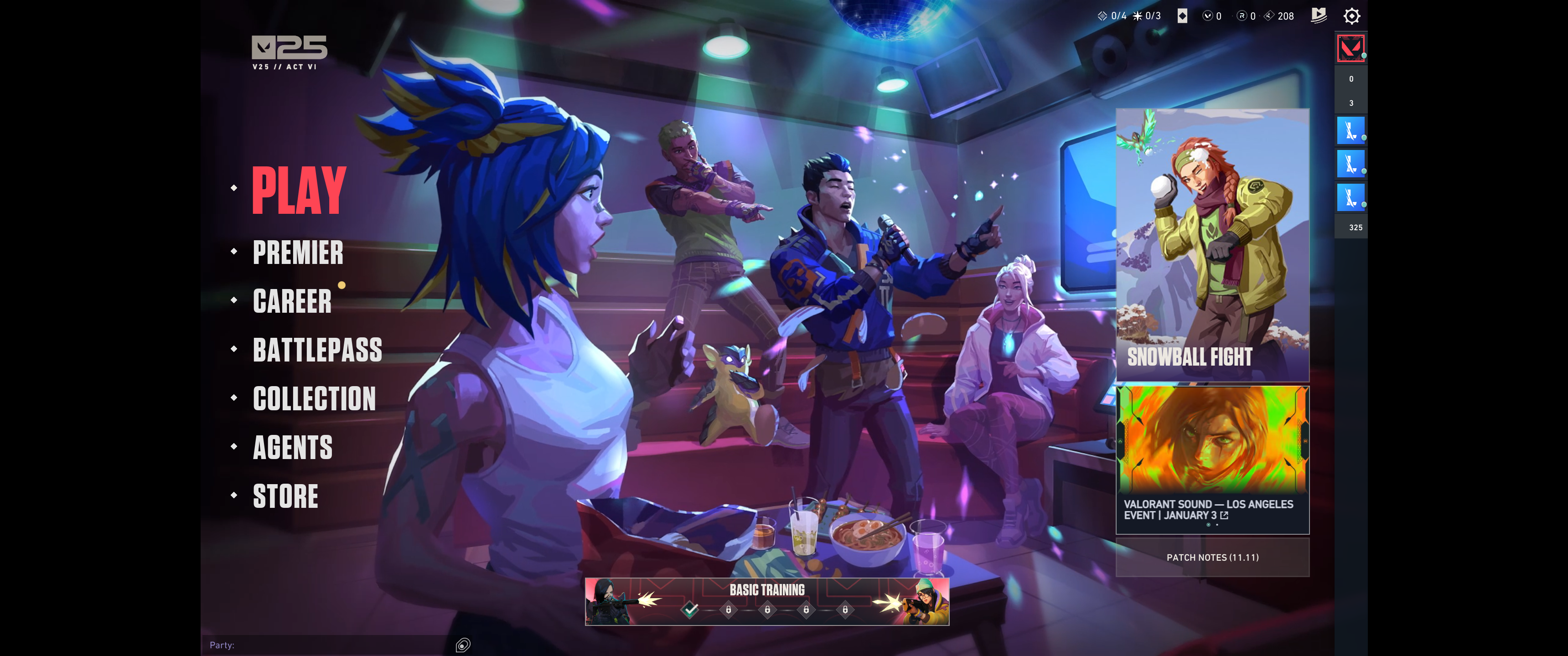Open PATCH NOTES (11.11)
This screenshot has width=1568, height=656.
pyautogui.click(x=1212, y=557)
